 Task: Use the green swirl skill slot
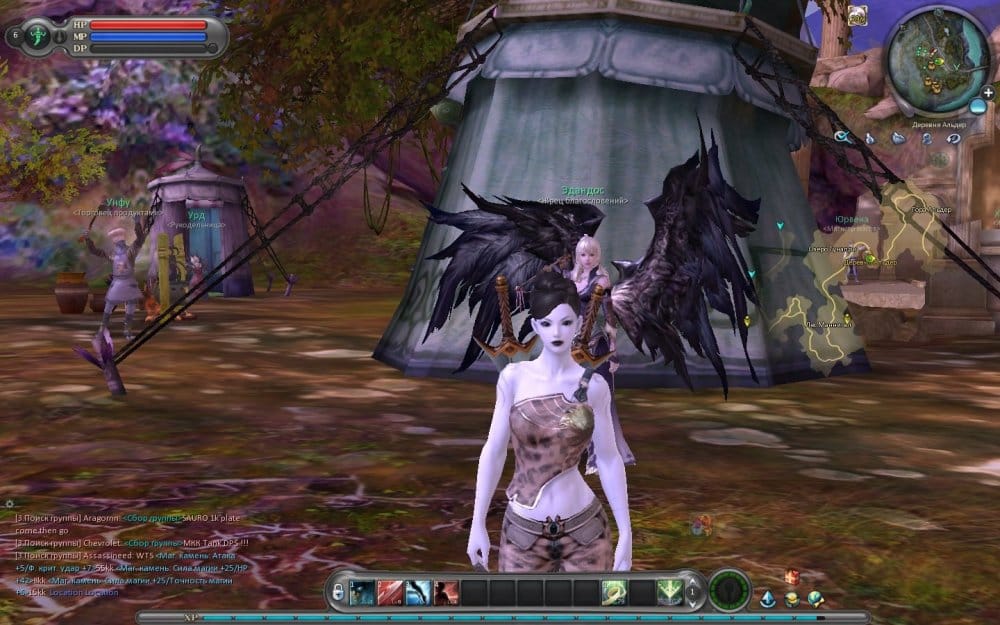(614, 592)
